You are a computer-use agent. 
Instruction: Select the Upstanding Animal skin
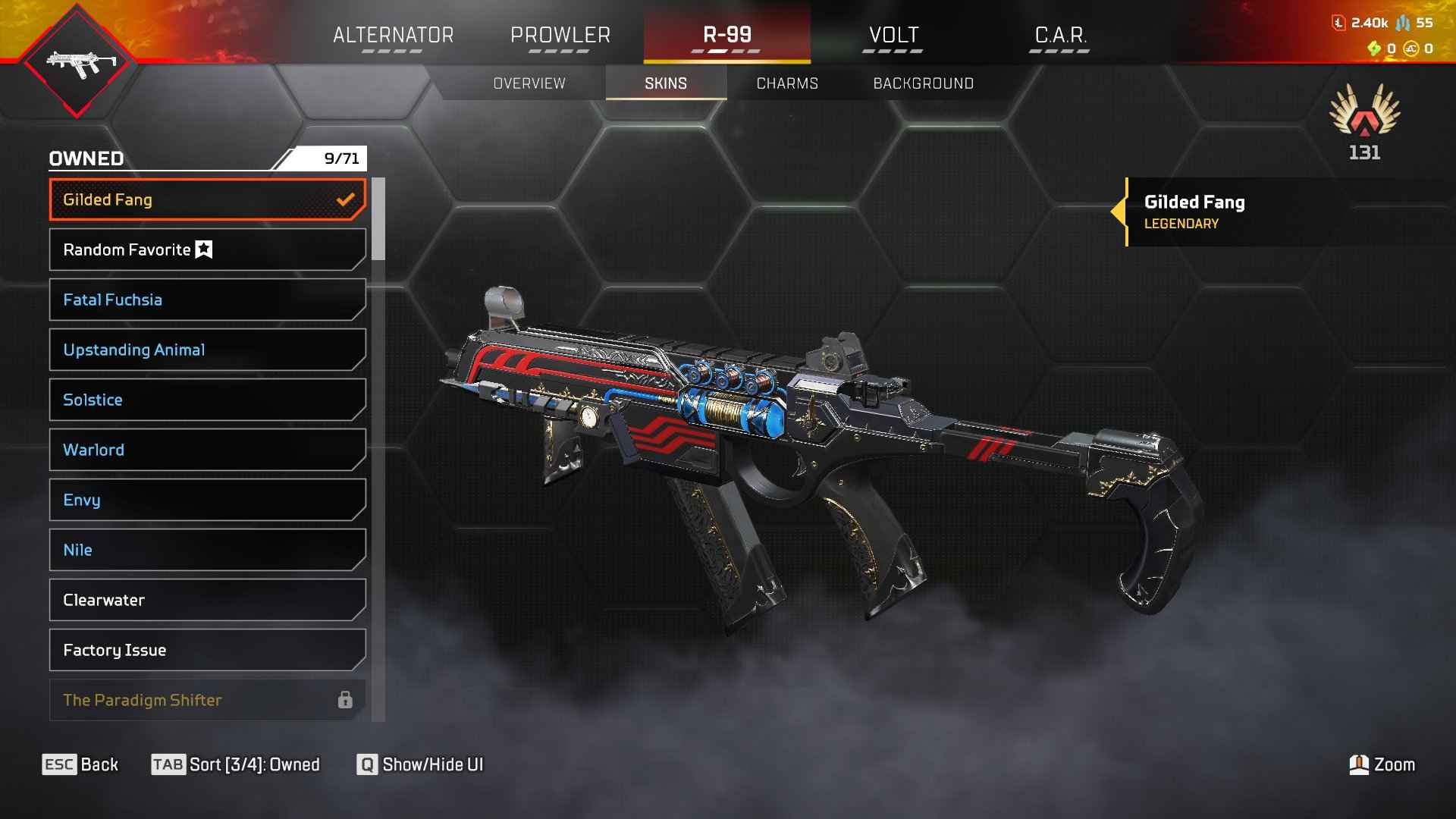point(207,350)
